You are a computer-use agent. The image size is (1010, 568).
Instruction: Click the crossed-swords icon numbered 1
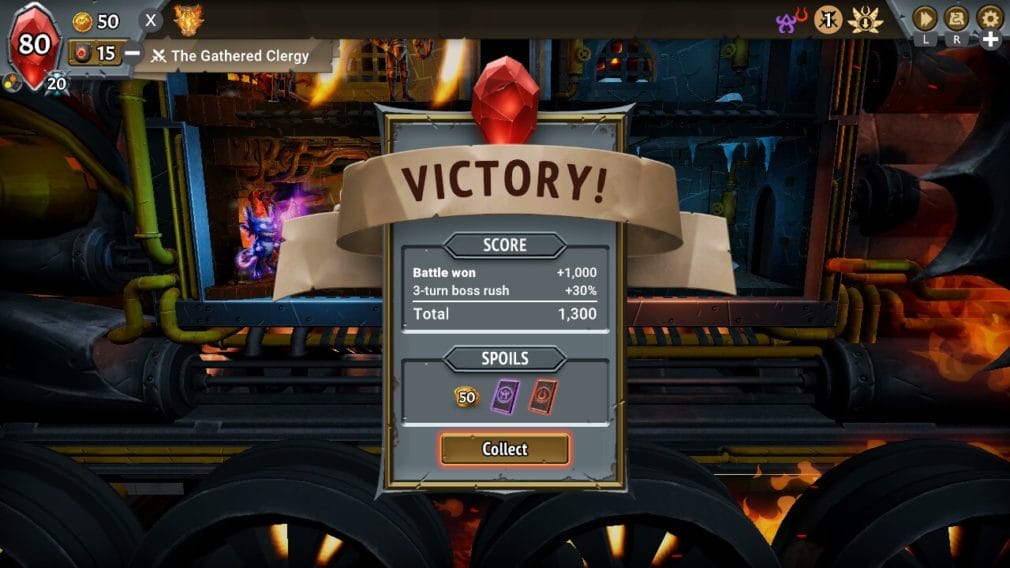point(828,19)
